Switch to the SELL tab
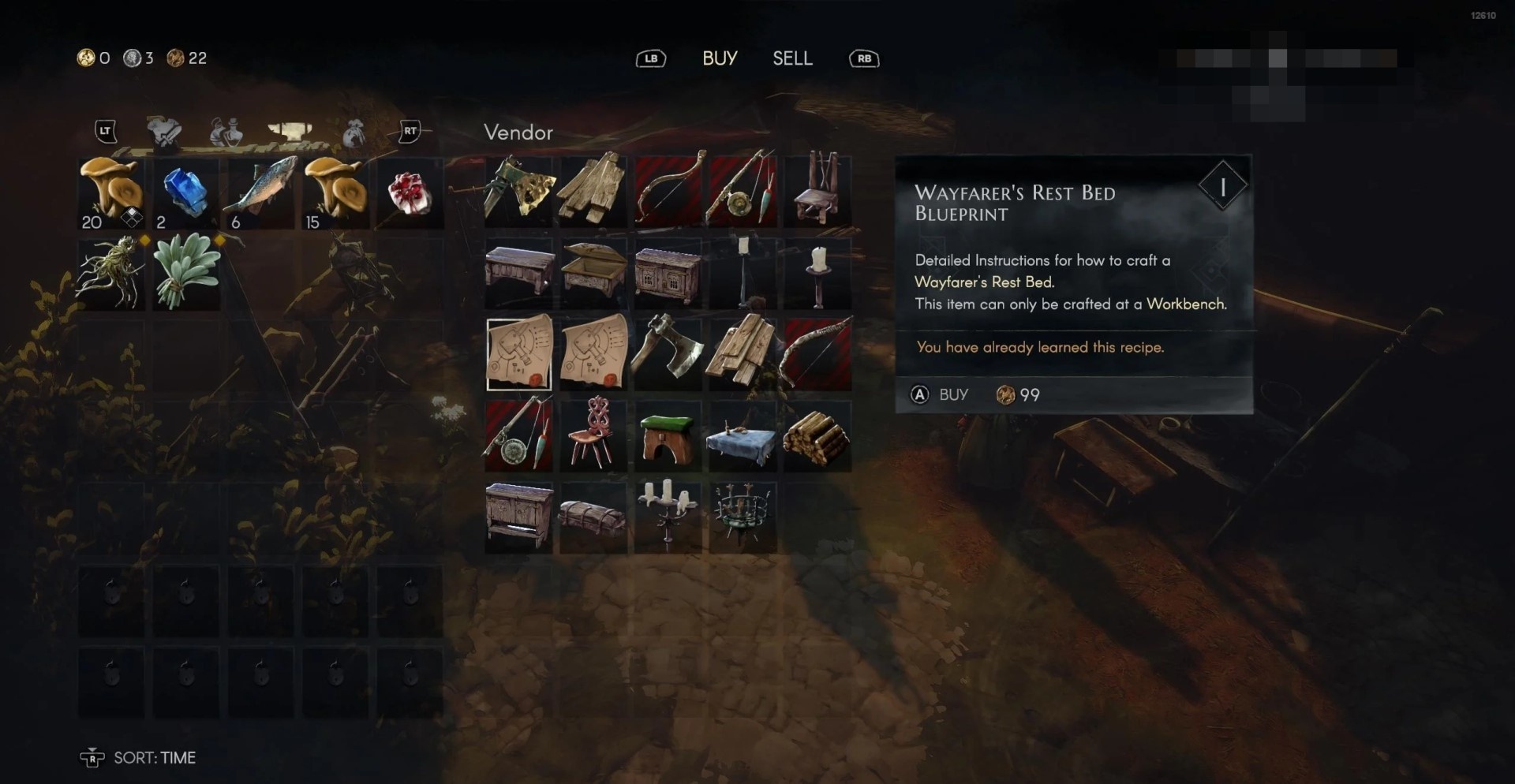Viewport: 1515px width, 784px height. tap(792, 58)
